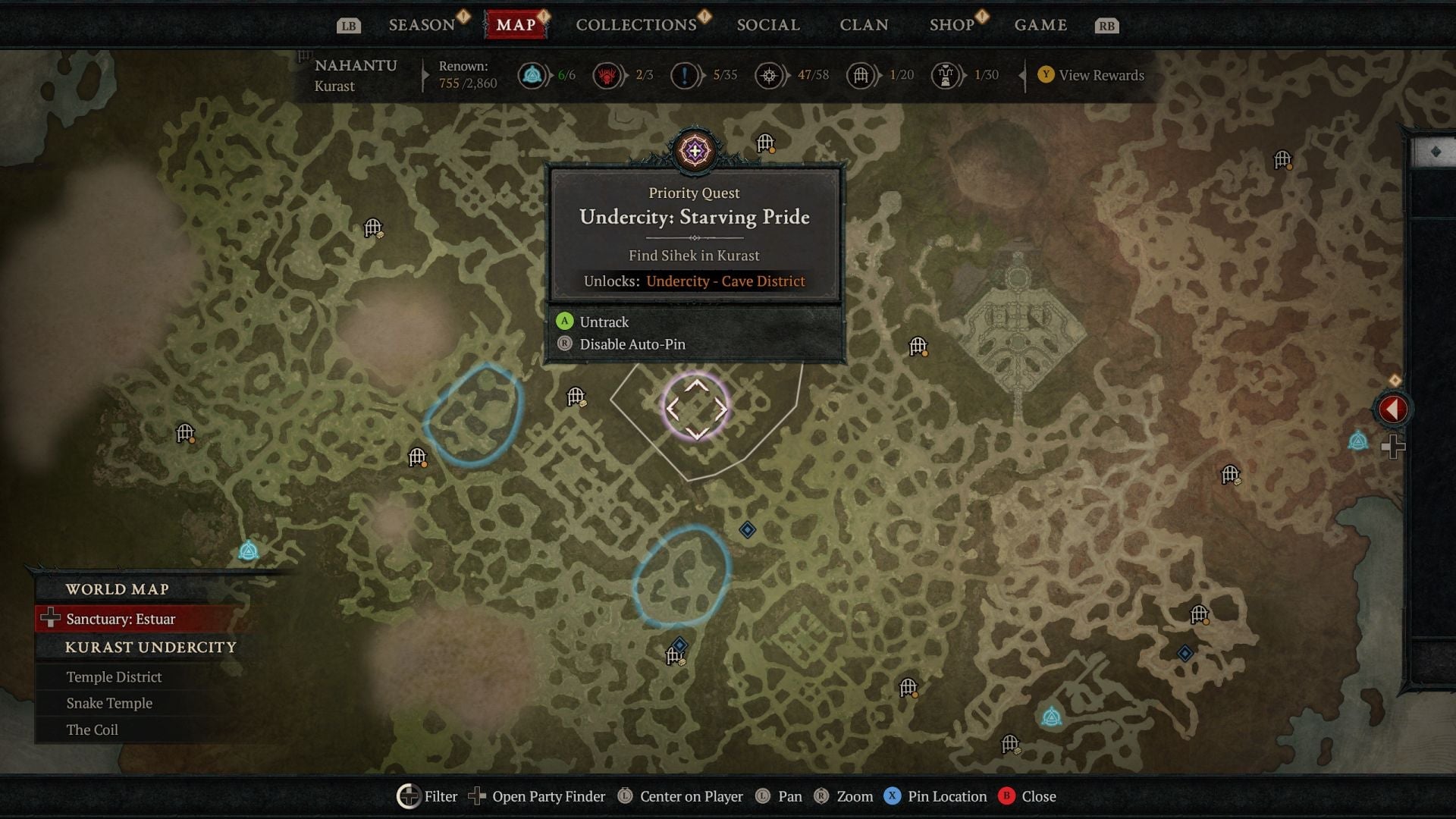Open the SHOP menu
1456x819 pixels.
point(950,24)
